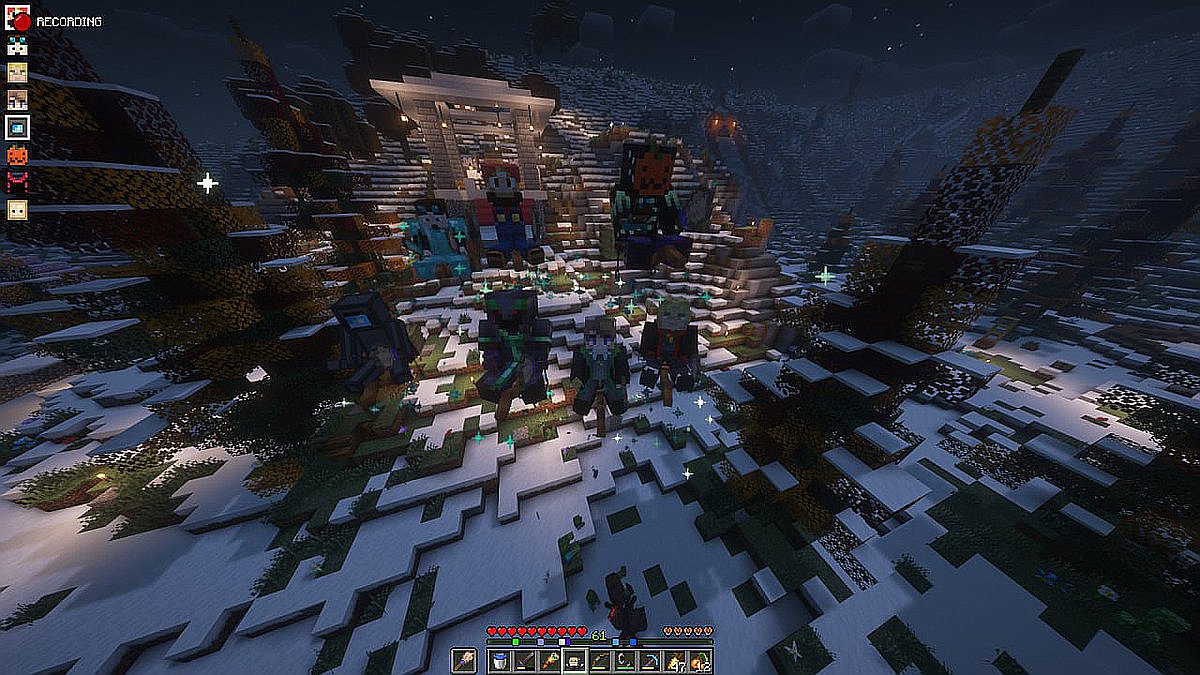This screenshot has width=1200, height=675.
Task: Click the red recording indicator
Action: [x=22, y=20]
